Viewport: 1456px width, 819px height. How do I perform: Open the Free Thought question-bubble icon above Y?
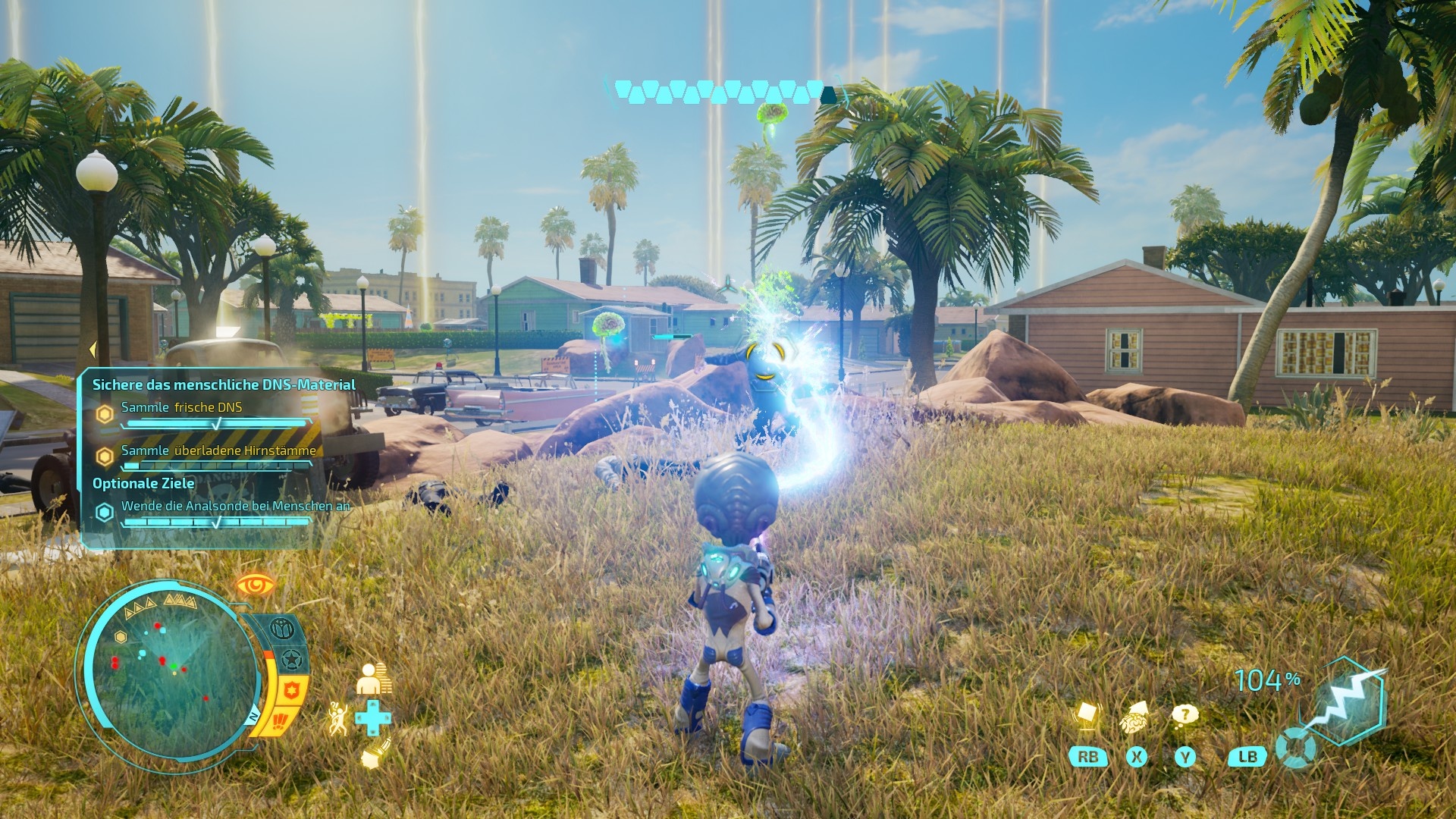point(1185,715)
